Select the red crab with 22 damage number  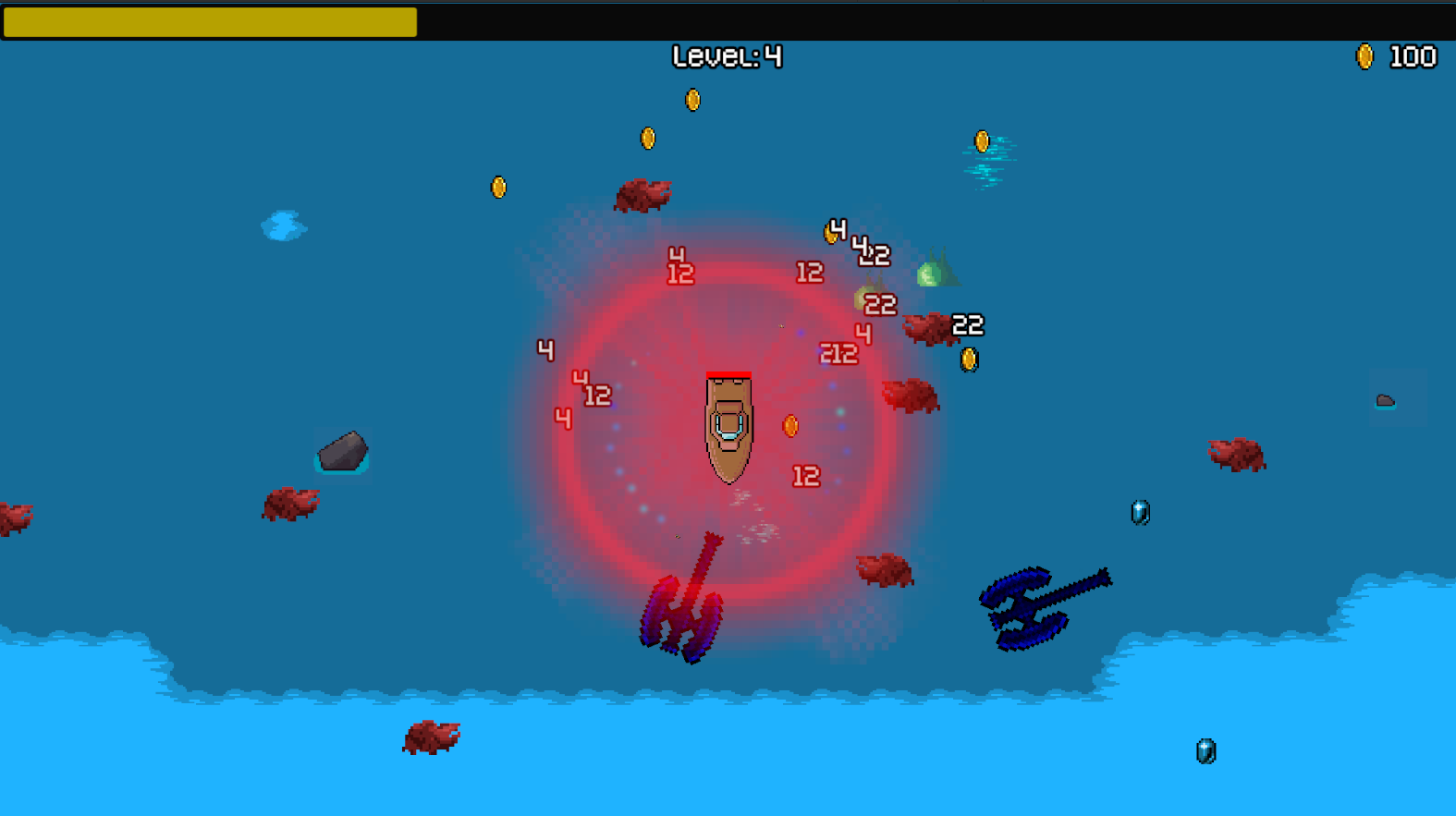[926, 329]
